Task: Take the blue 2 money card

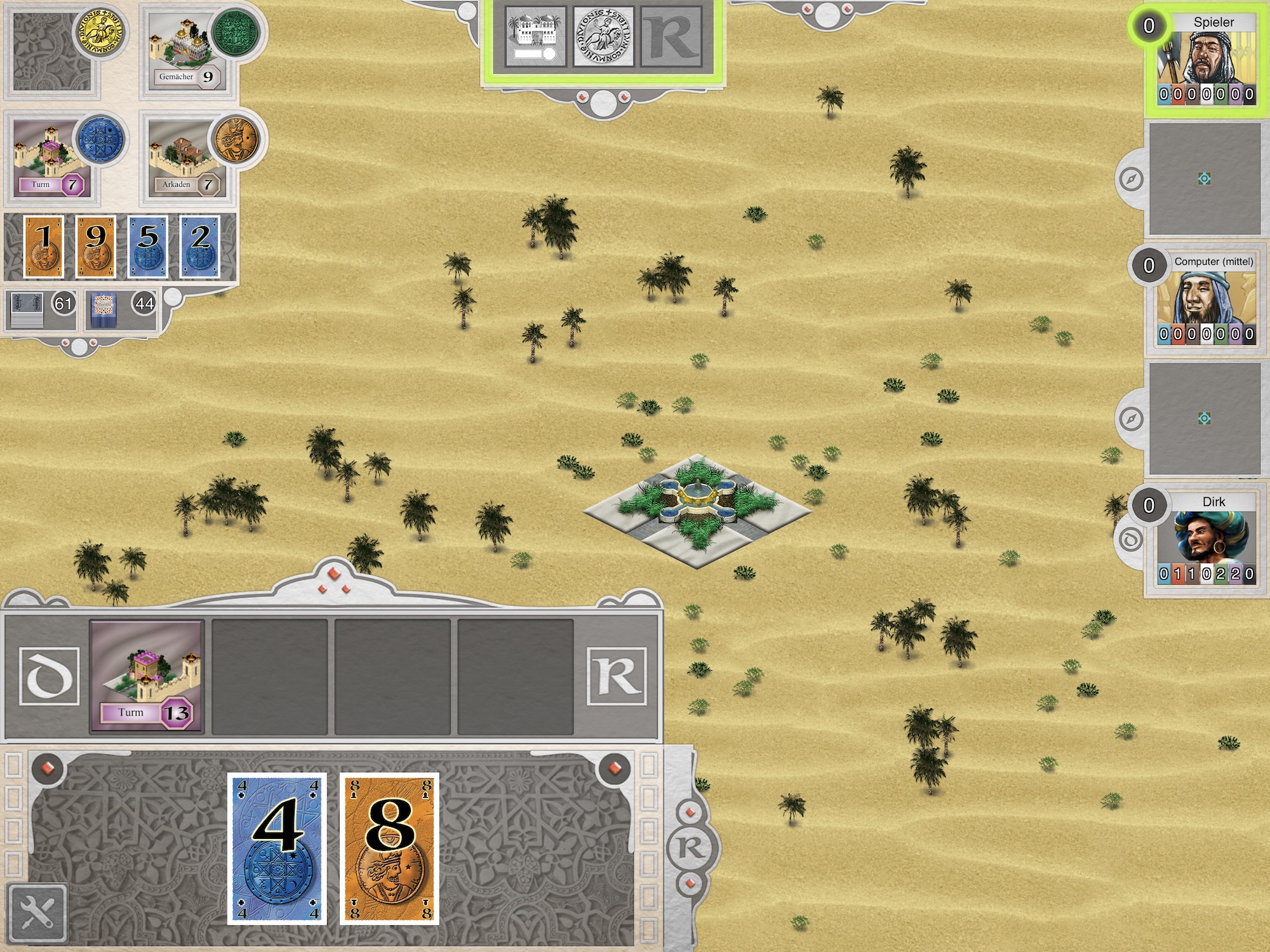Action: (200, 246)
